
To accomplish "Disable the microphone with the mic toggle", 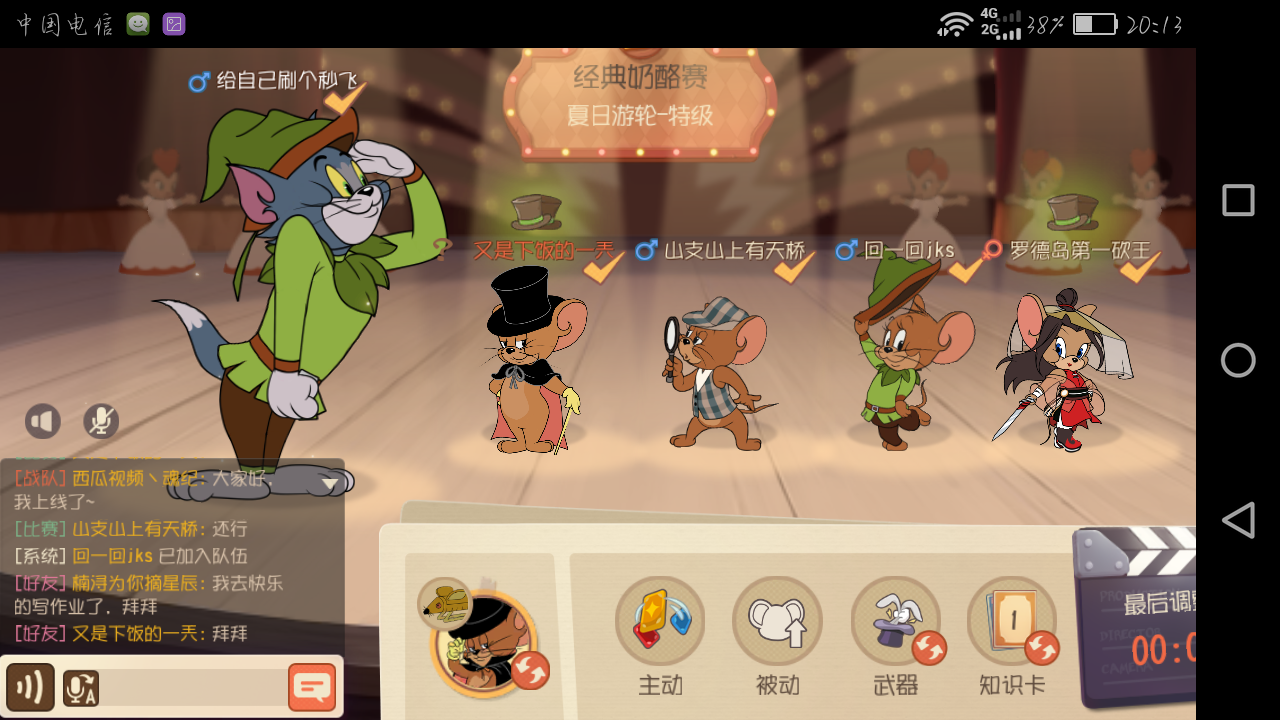I will pyautogui.click(x=100, y=421).
